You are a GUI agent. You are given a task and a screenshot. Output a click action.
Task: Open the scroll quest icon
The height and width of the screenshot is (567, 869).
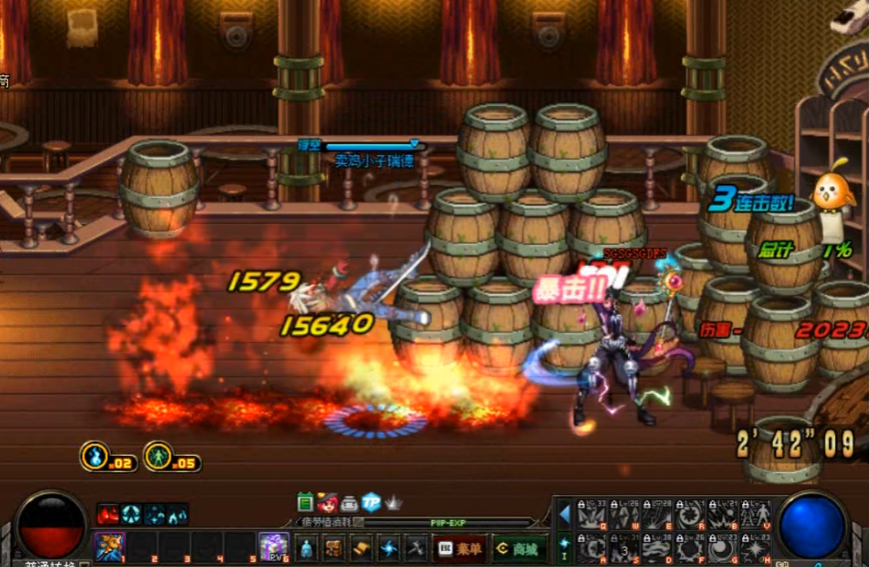pyautogui.click(x=361, y=548)
